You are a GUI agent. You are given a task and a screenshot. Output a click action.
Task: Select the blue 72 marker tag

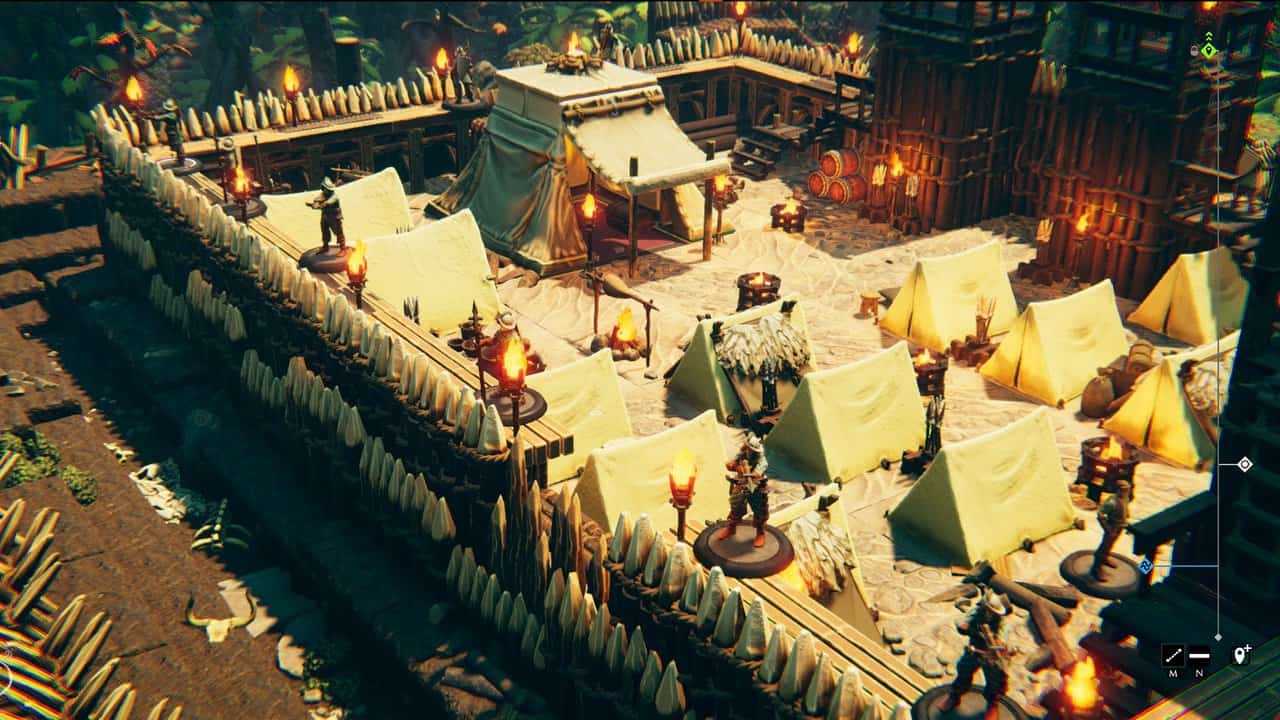[x=1144, y=563]
